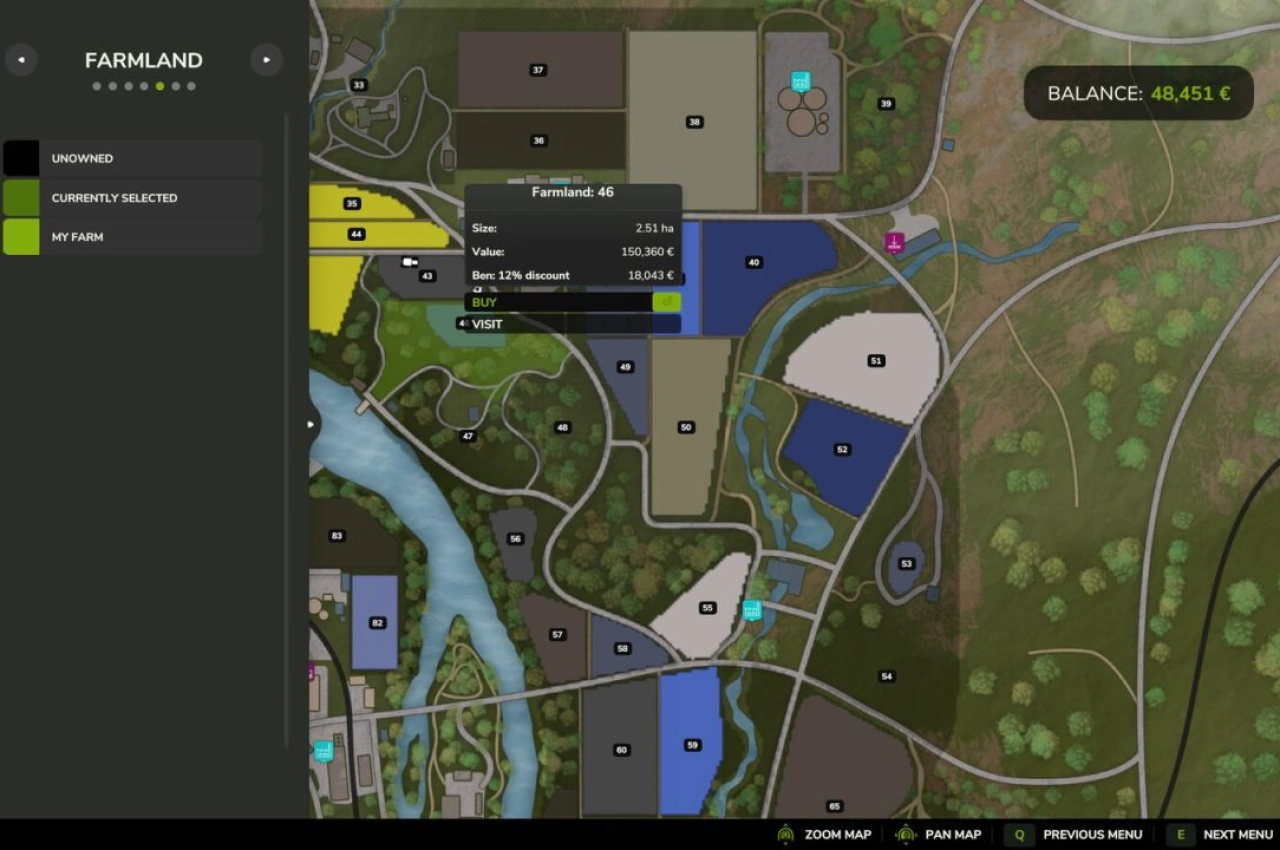Click the right arrow beside FARMLAND

(266, 60)
